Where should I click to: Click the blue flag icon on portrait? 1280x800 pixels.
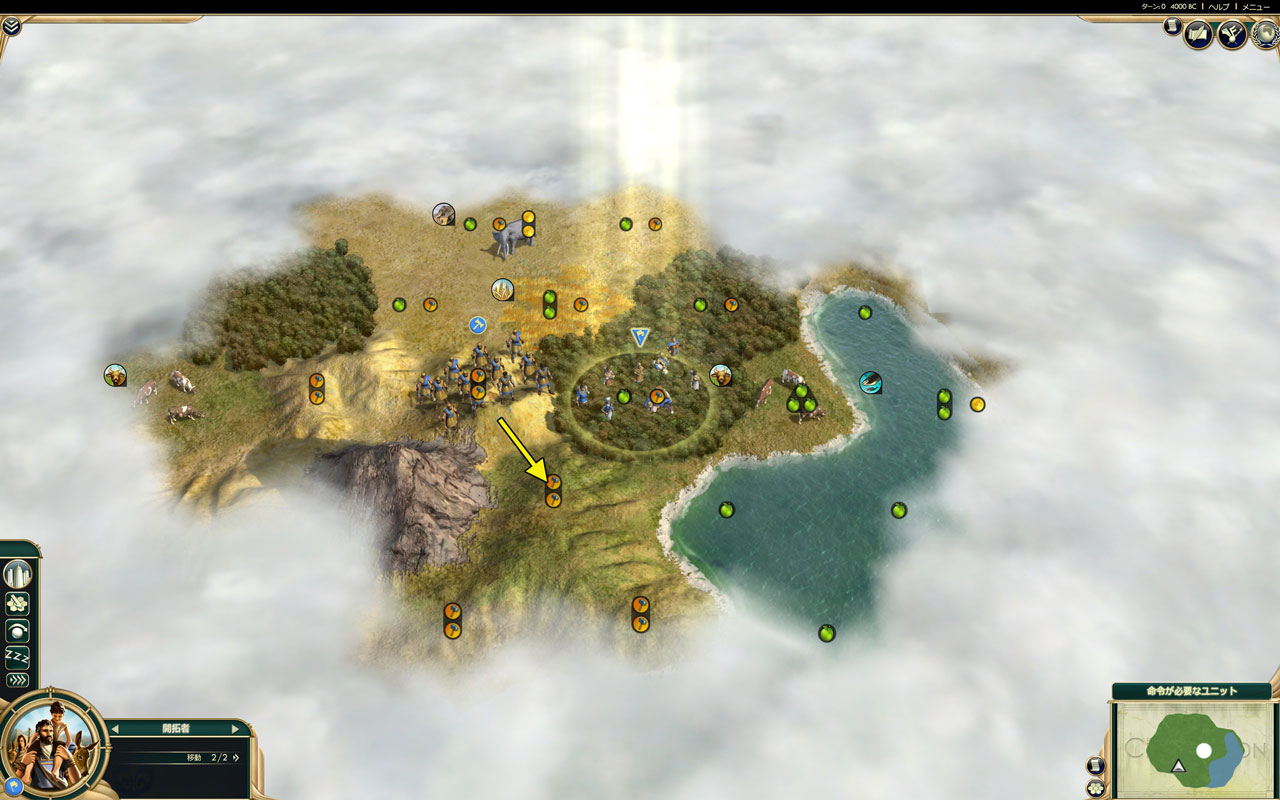pos(15,786)
